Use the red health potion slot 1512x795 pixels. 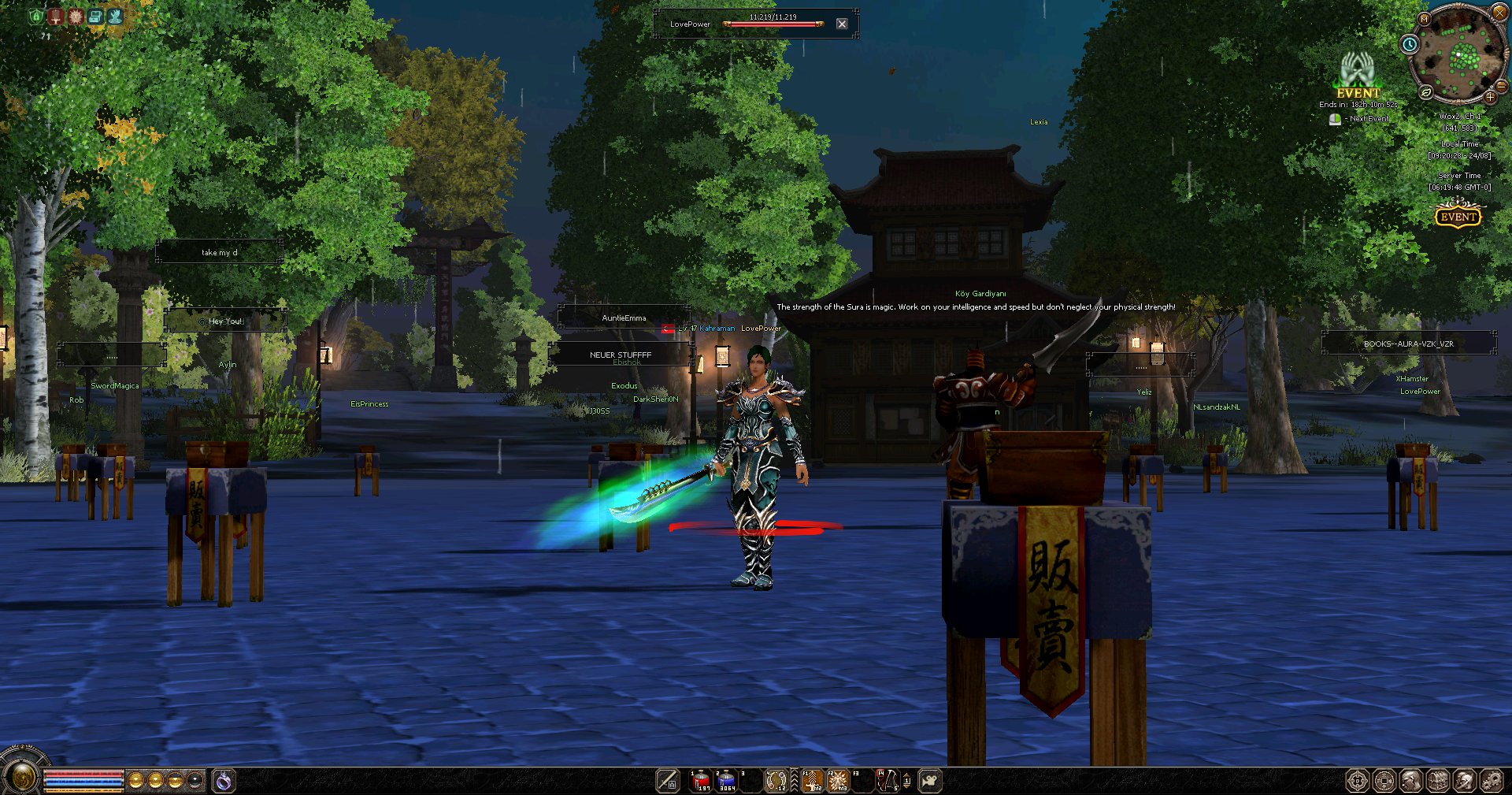pos(701,781)
